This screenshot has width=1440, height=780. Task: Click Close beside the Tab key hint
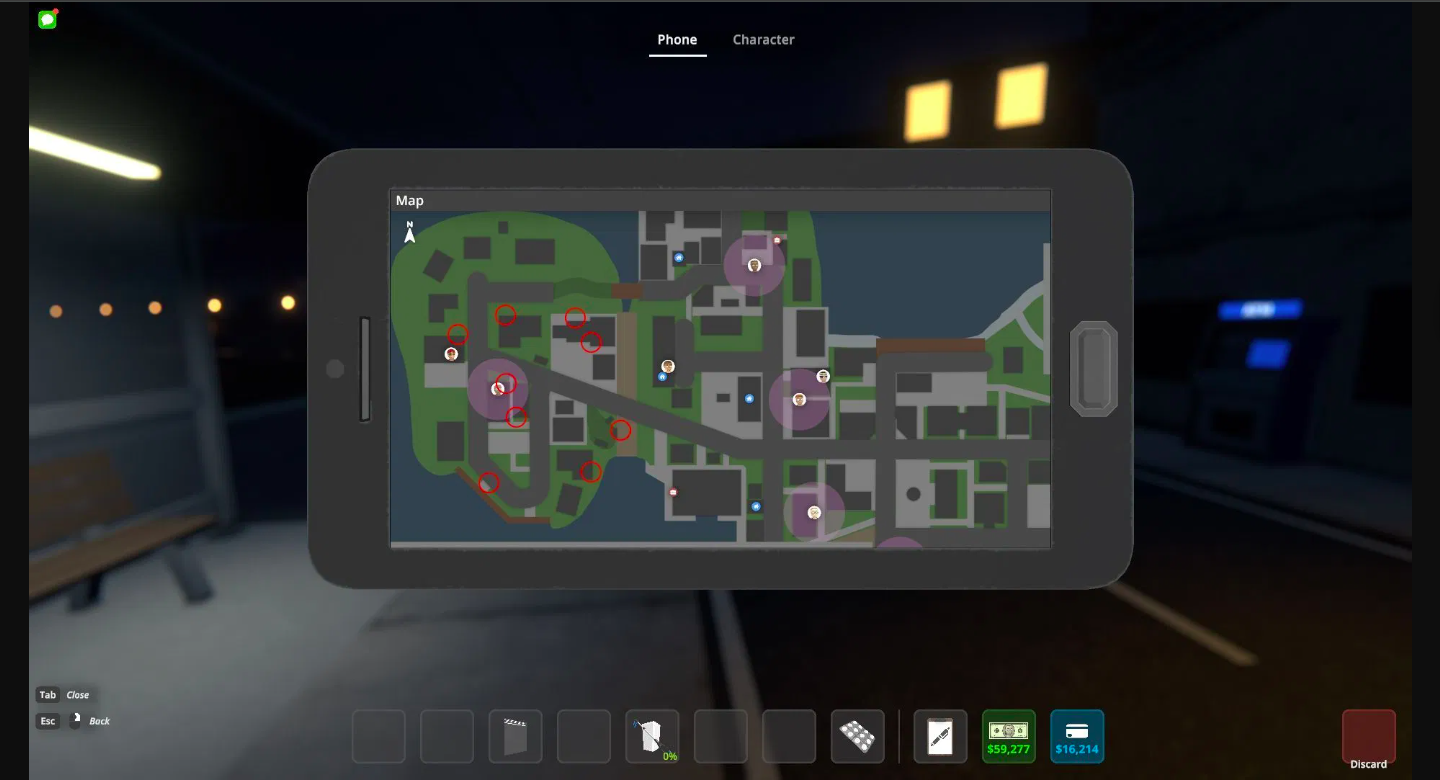[x=77, y=695]
